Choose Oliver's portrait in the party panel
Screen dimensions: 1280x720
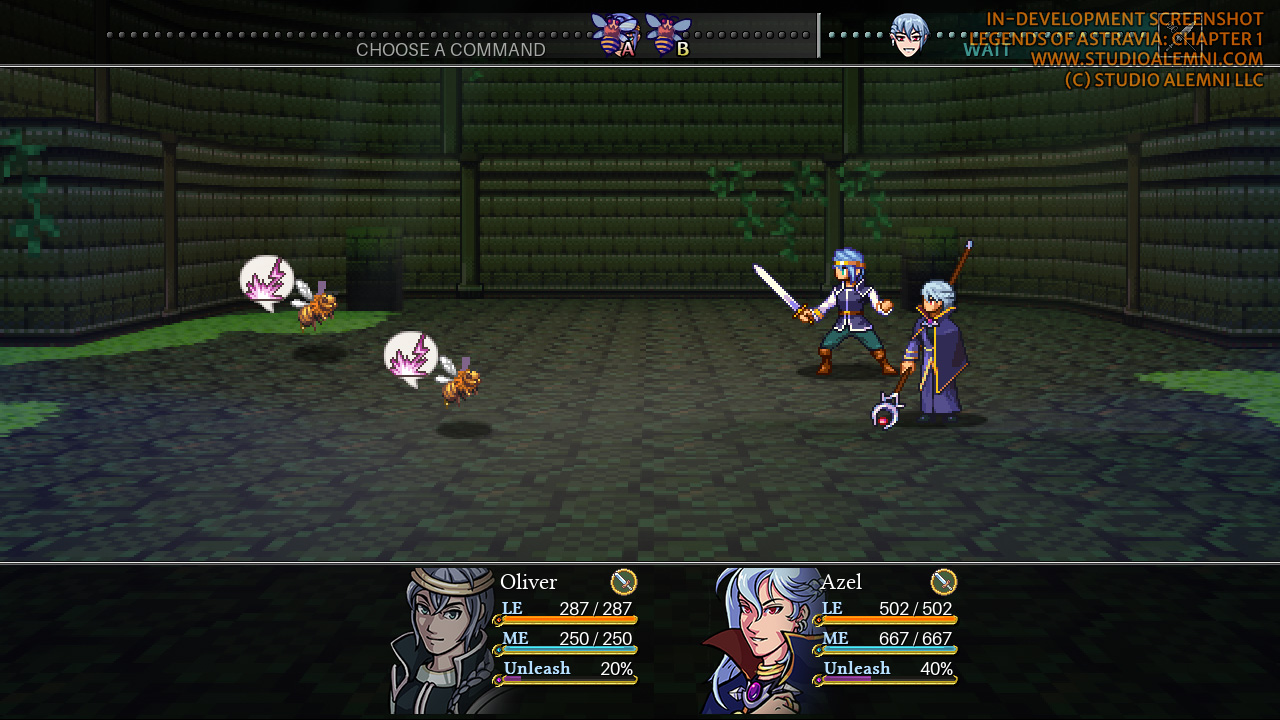445,641
